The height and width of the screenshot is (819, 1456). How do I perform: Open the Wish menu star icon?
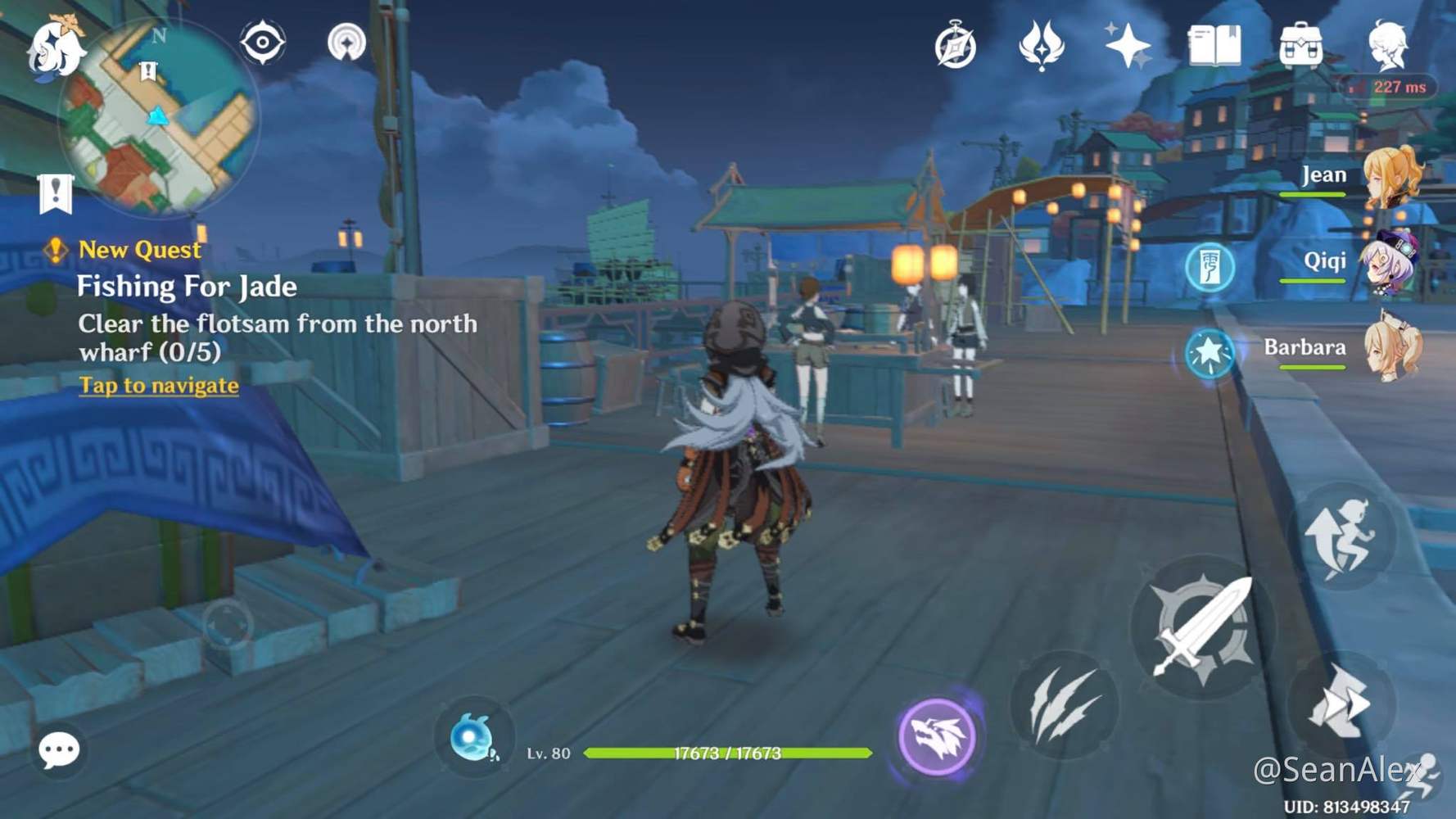pos(1127,47)
